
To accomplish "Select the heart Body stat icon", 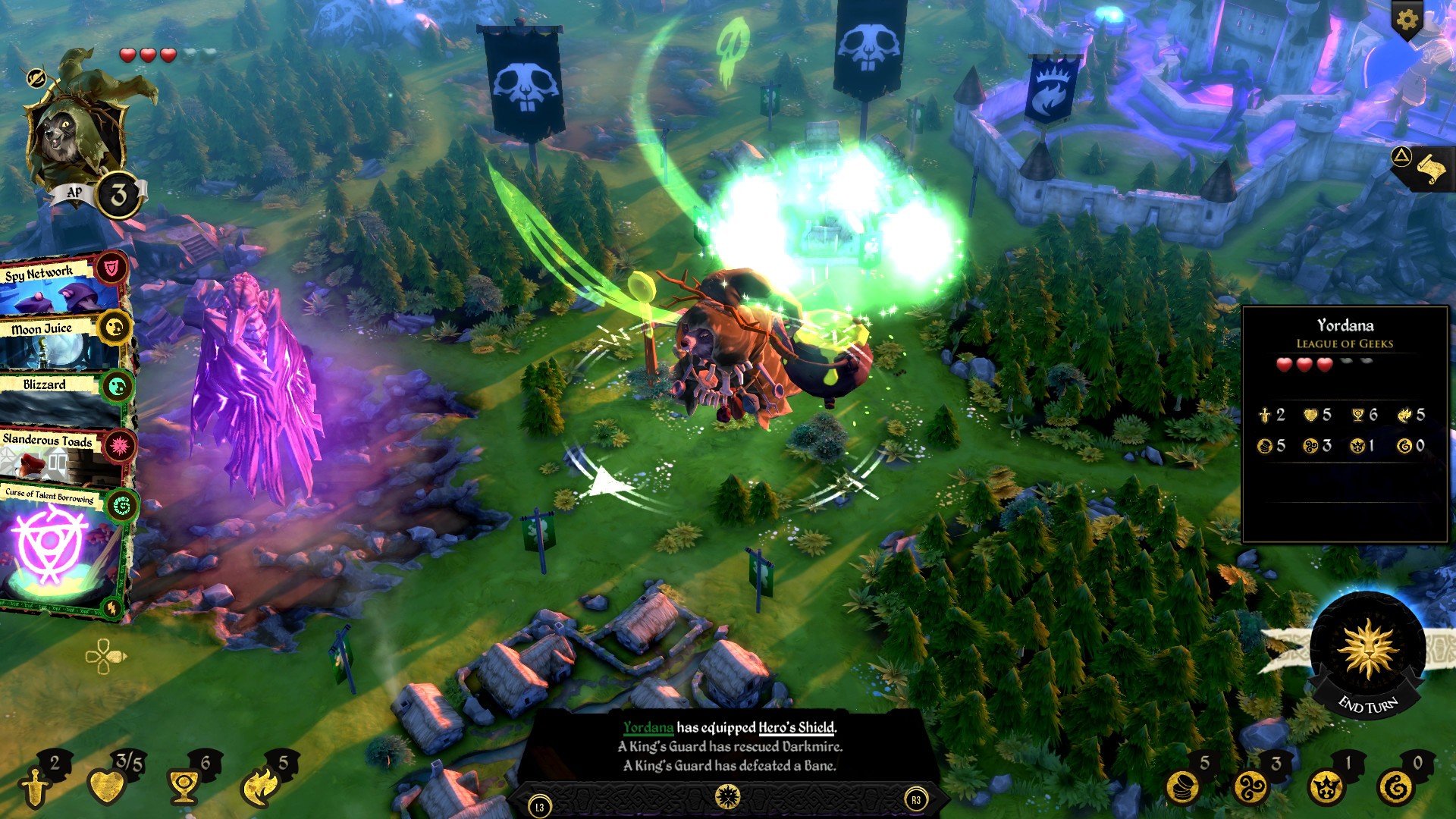I will coord(107,786).
